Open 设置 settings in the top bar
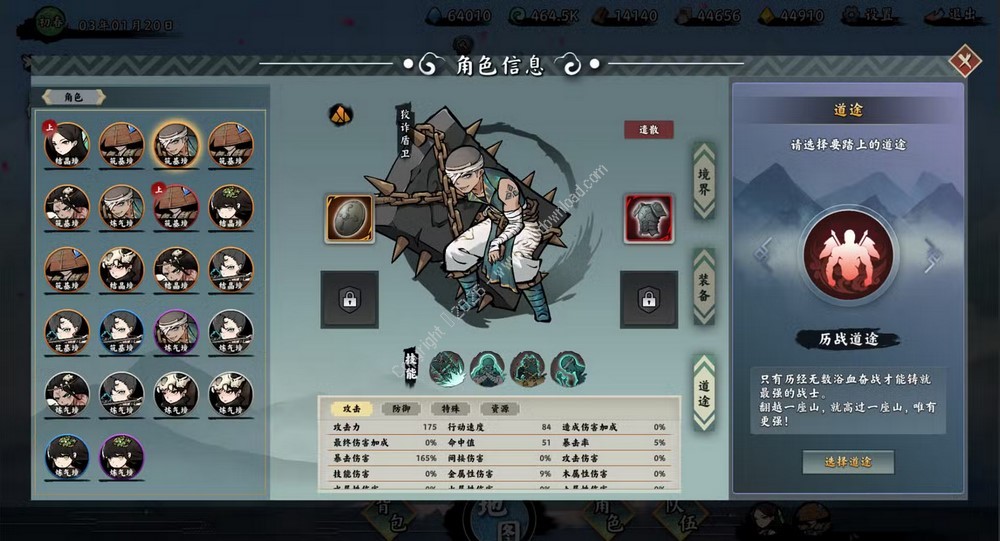1000x541 pixels. pos(866,16)
